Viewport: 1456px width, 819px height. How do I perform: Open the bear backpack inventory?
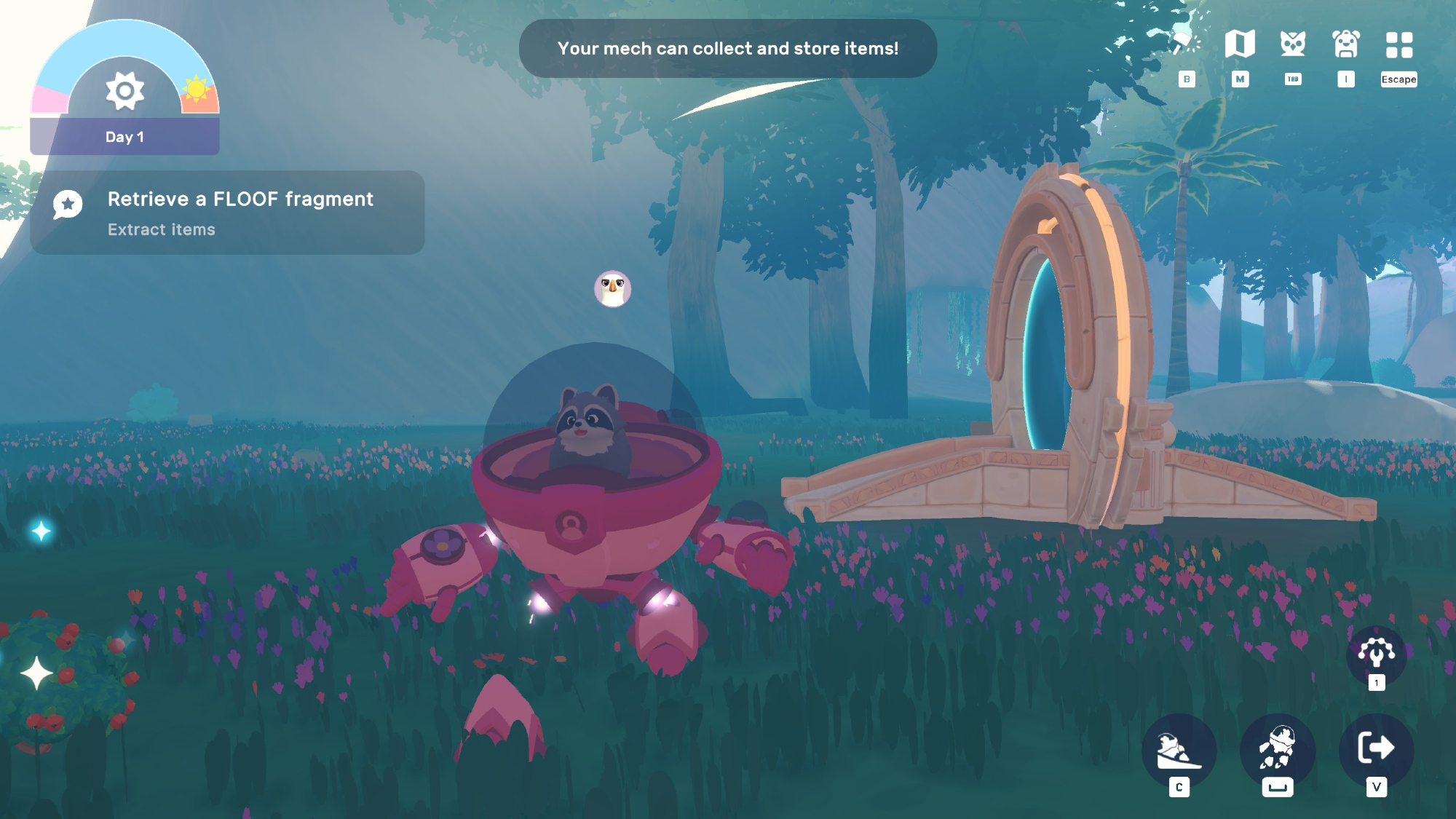(1346, 44)
